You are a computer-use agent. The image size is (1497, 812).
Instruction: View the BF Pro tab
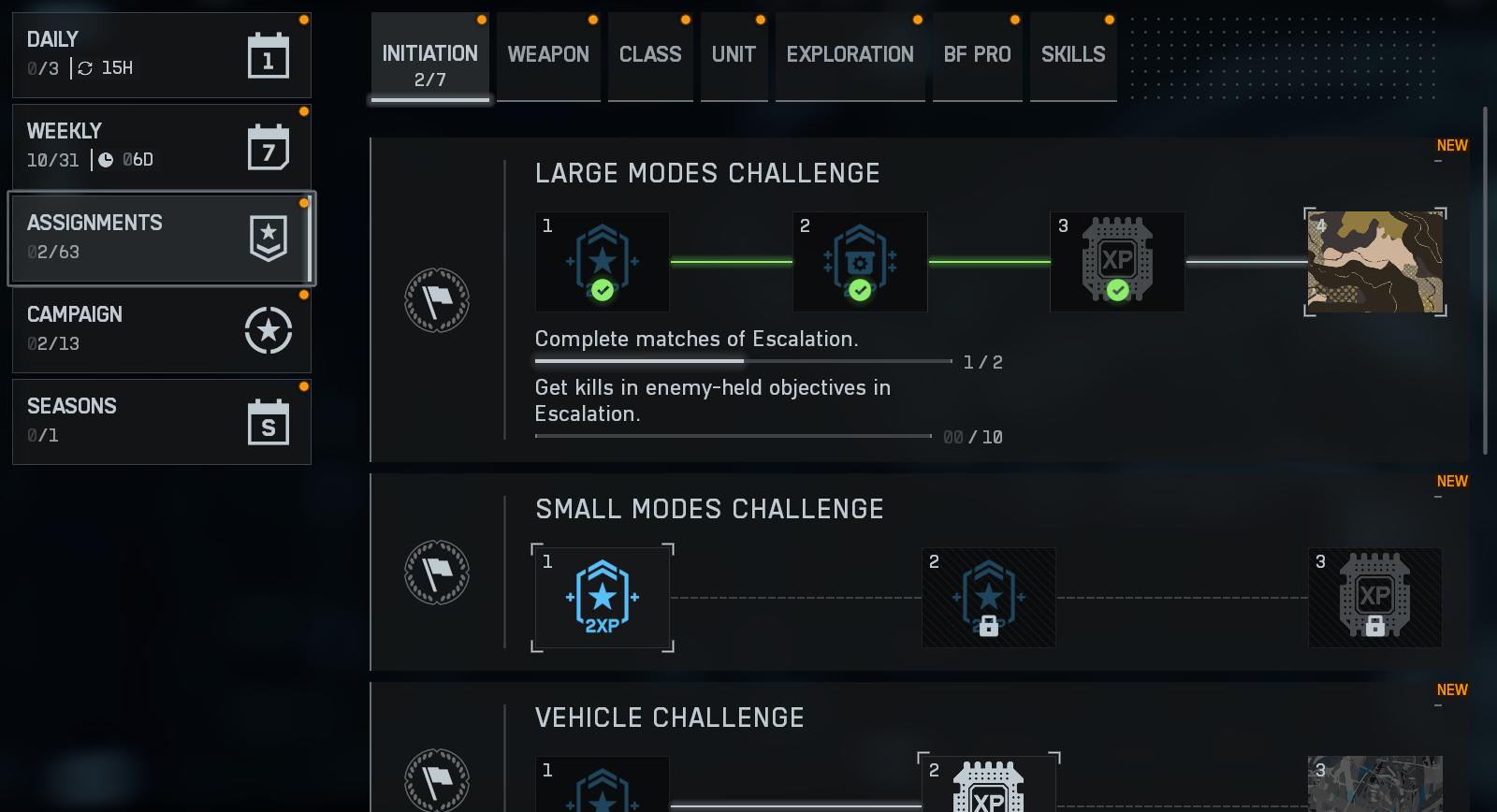tap(977, 55)
